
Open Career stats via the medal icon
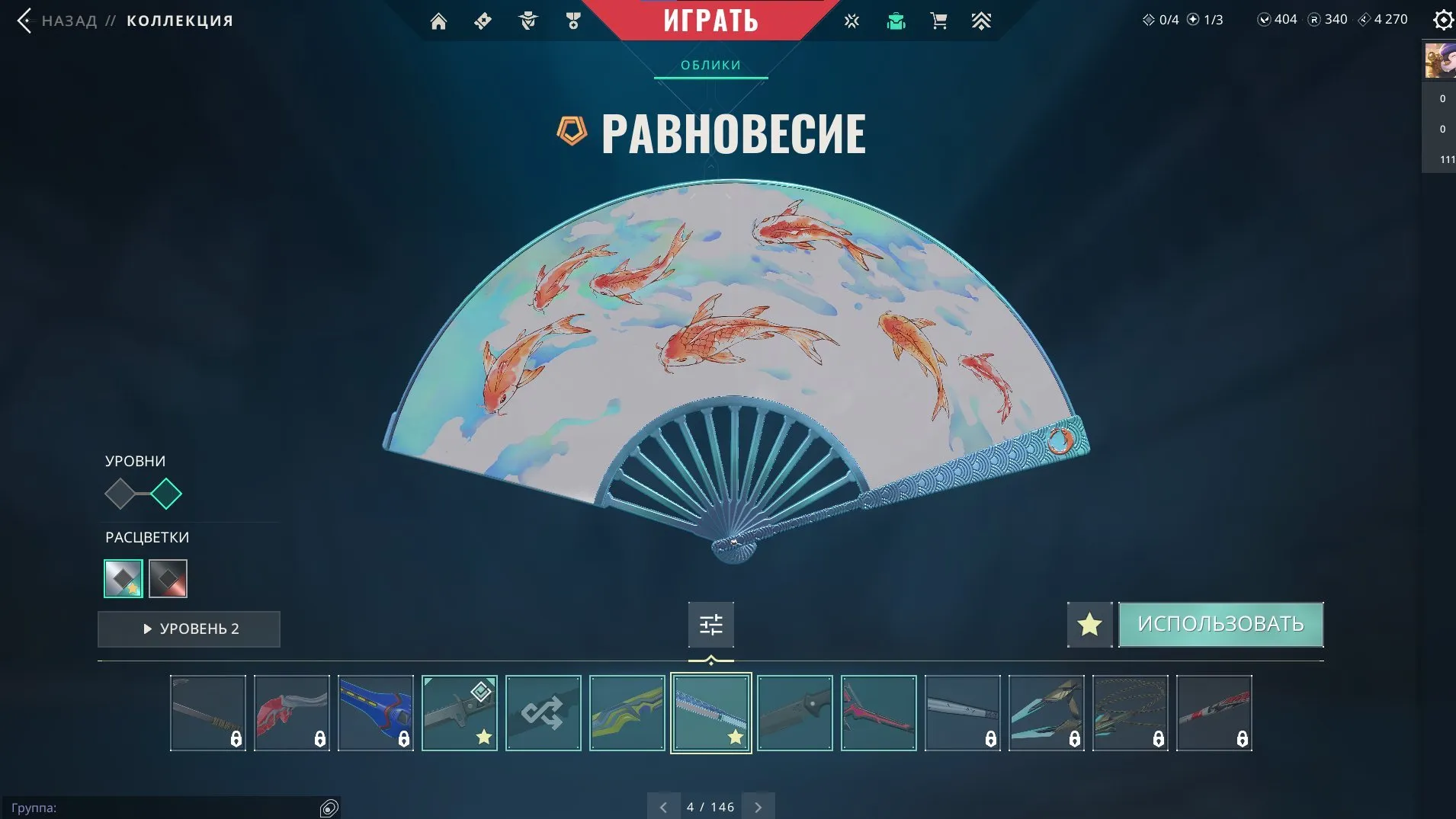[x=574, y=21]
